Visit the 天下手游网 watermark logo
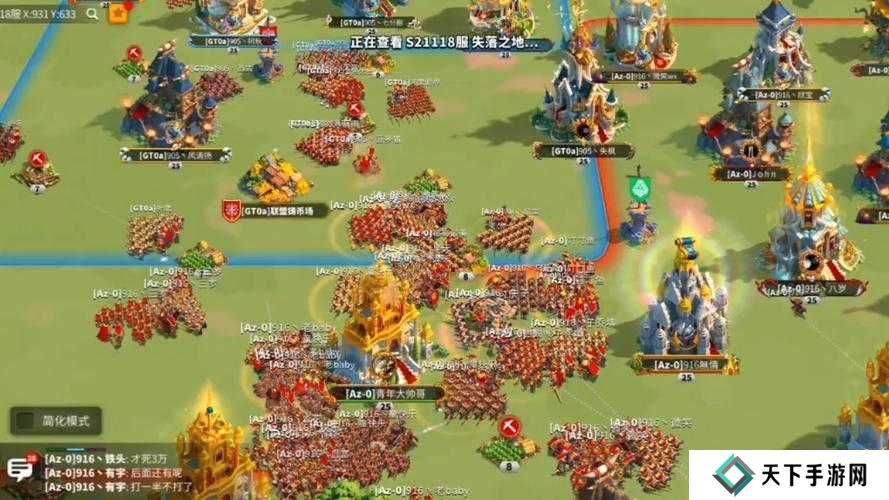Image resolution: width=889 pixels, height=500 pixels. coord(787,476)
